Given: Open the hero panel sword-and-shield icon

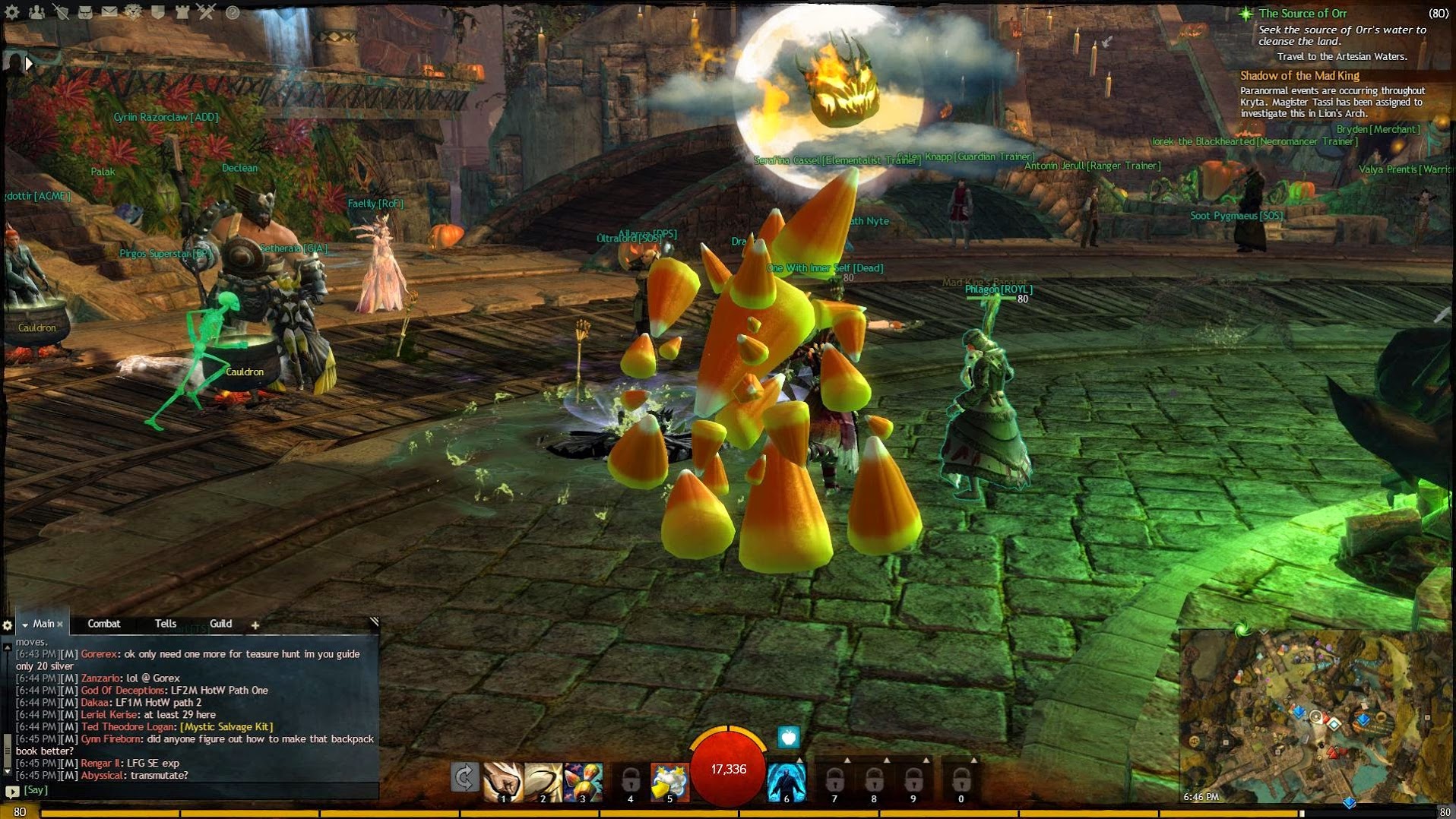Looking at the screenshot, I should pyautogui.click(x=61, y=11).
